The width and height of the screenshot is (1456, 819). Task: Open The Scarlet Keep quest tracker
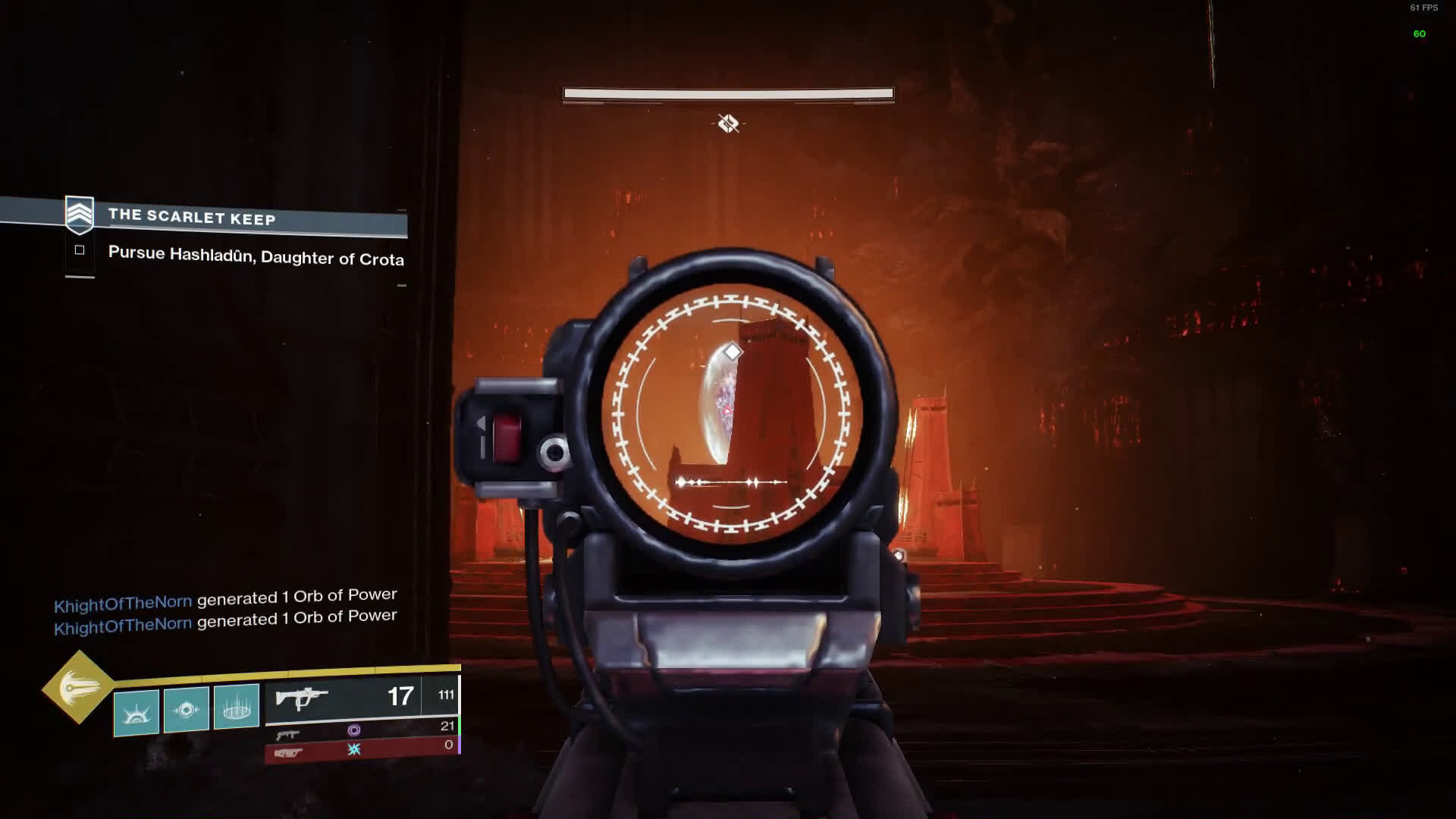192,217
